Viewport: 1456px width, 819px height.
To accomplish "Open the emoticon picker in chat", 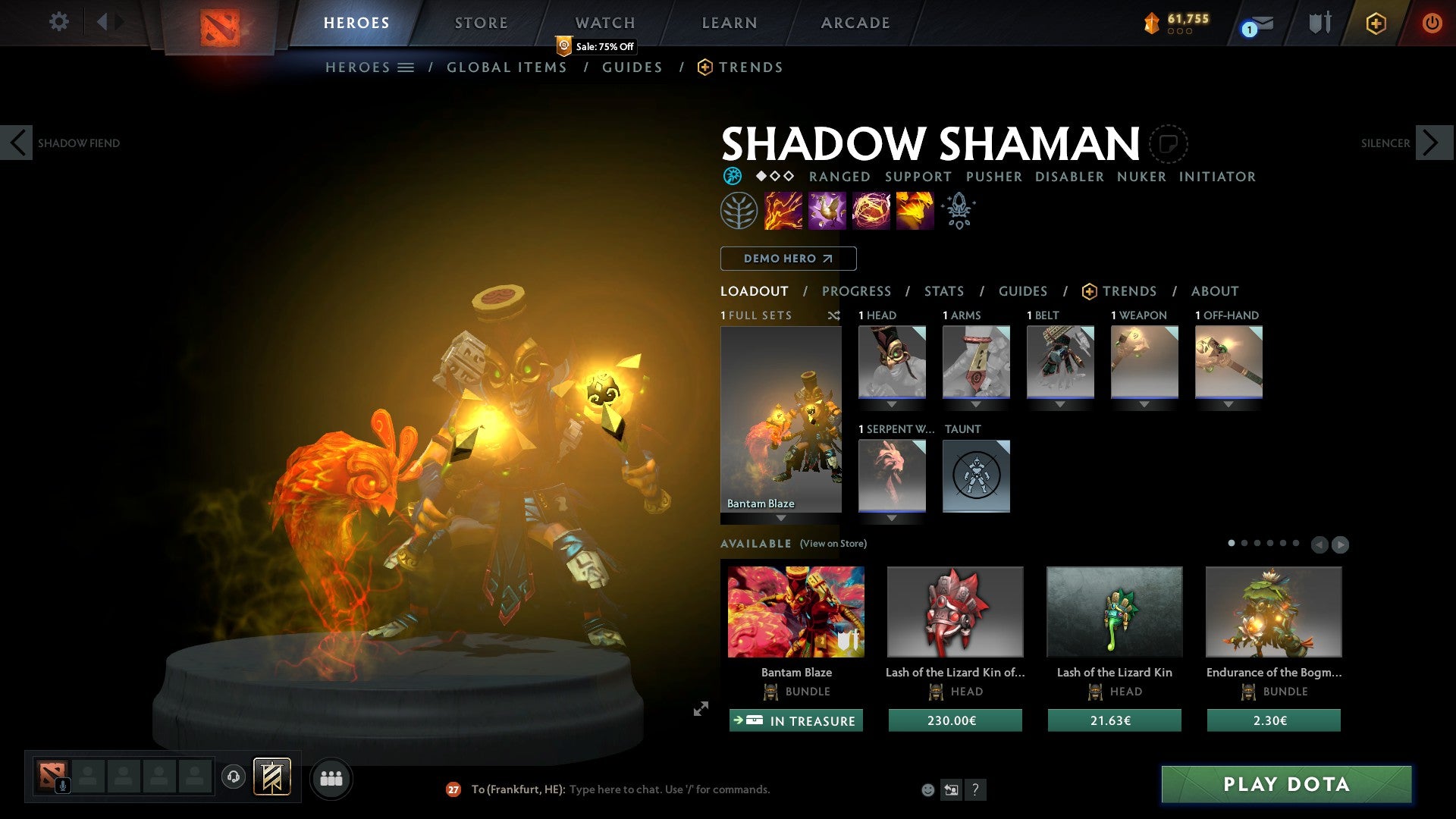I will pyautogui.click(x=927, y=789).
